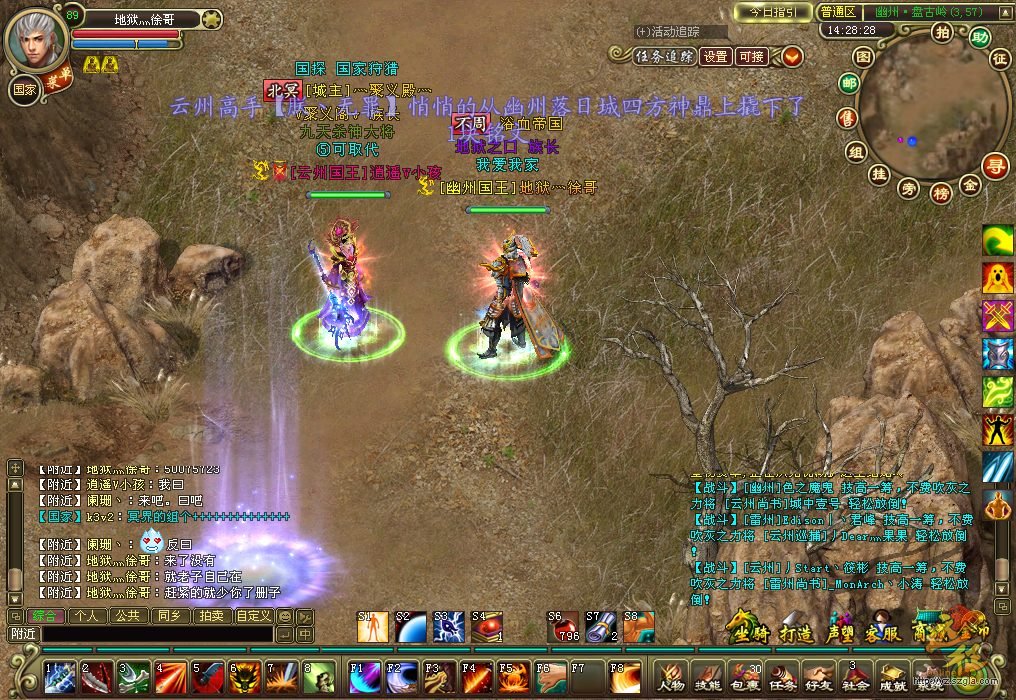This screenshot has height=700, width=1016.
Task: Open the 客服 customer service menu
Action: click(x=884, y=628)
